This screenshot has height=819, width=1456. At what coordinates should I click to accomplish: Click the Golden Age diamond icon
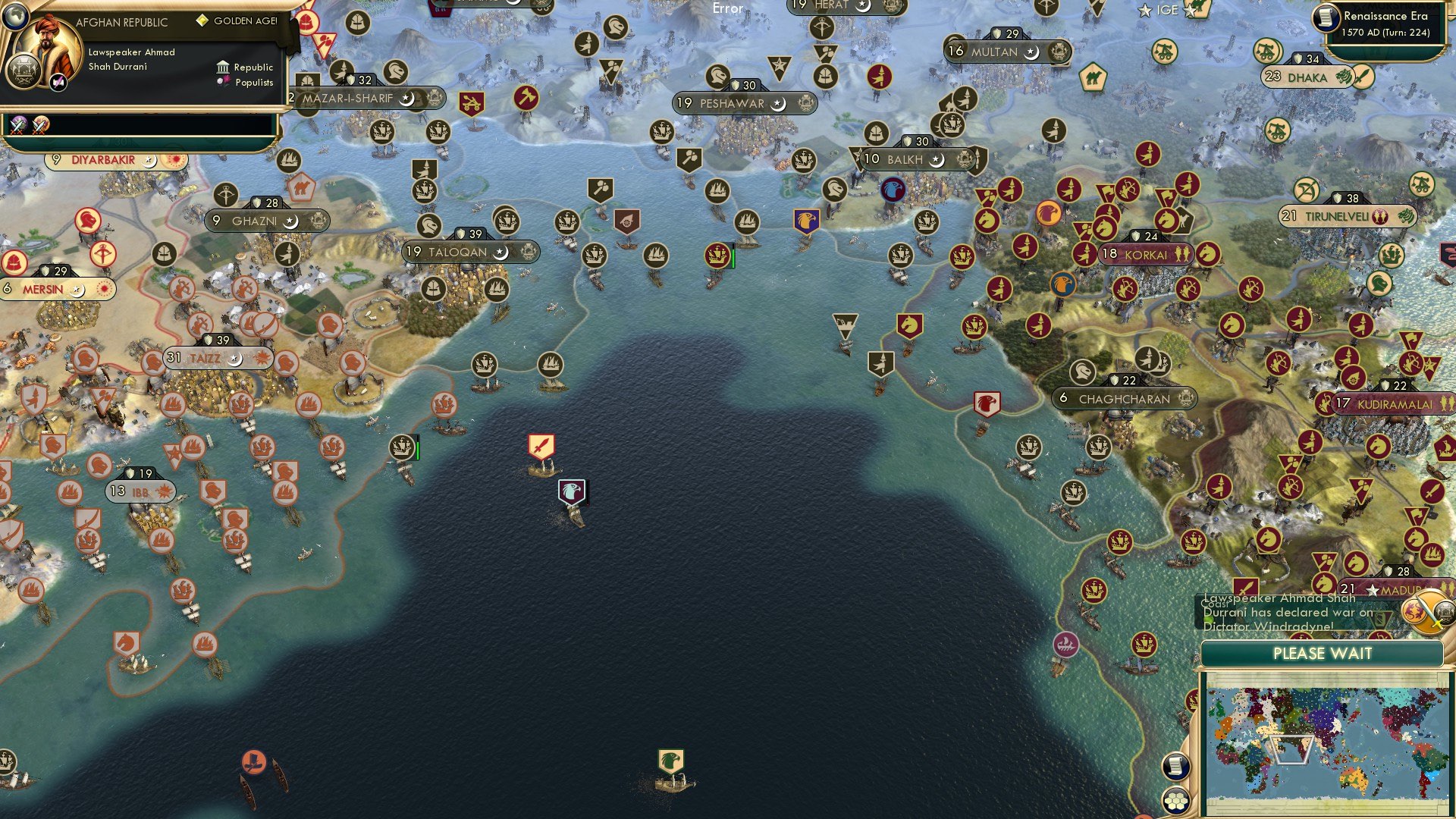tap(201, 22)
